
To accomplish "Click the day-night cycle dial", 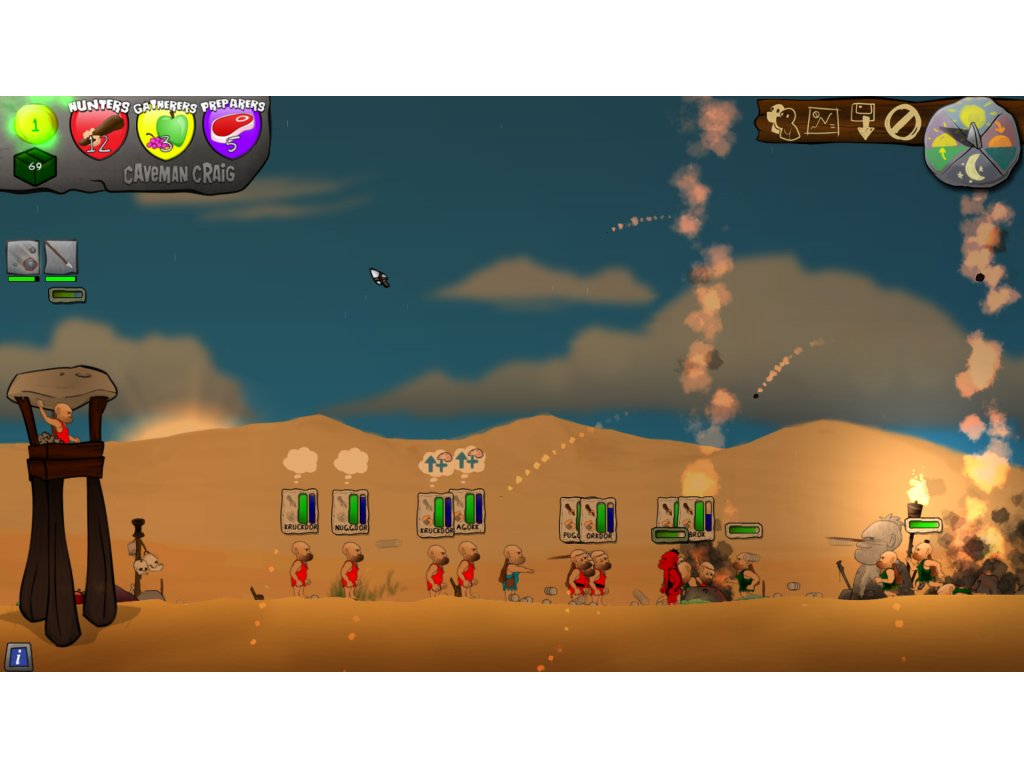I will [x=971, y=142].
